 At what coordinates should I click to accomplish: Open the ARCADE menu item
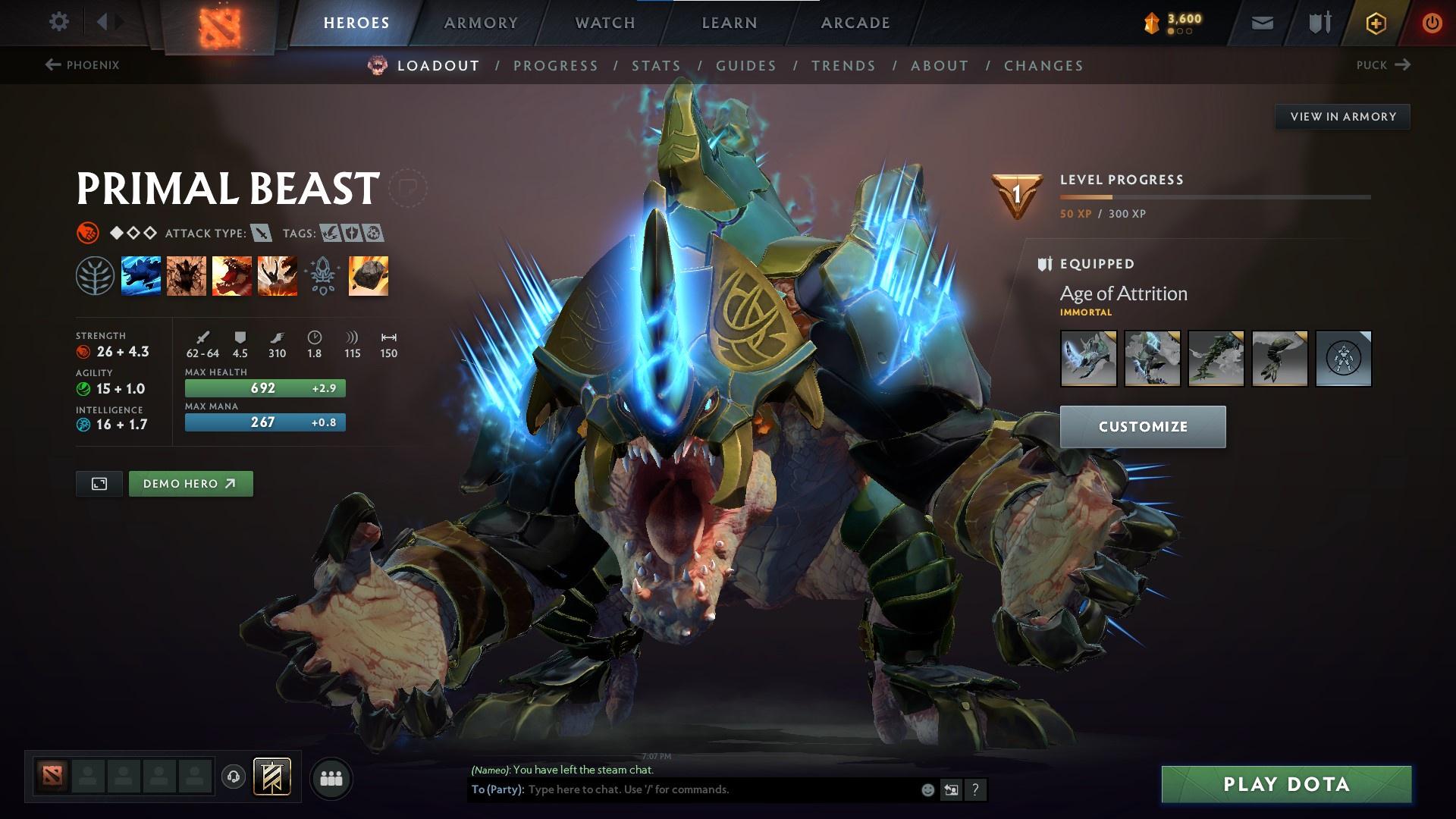(x=855, y=23)
